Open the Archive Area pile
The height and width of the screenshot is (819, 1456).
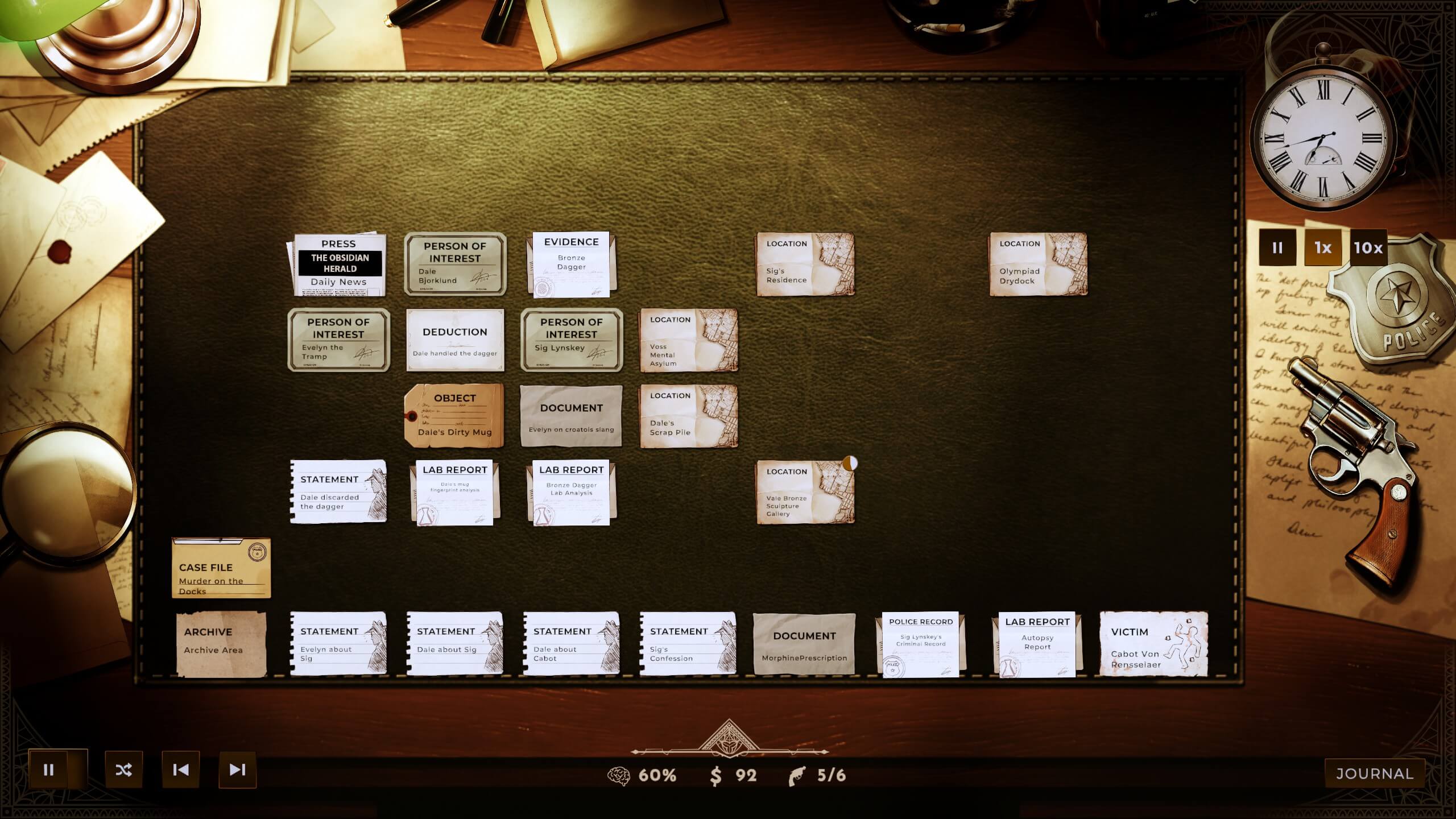click(222, 643)
